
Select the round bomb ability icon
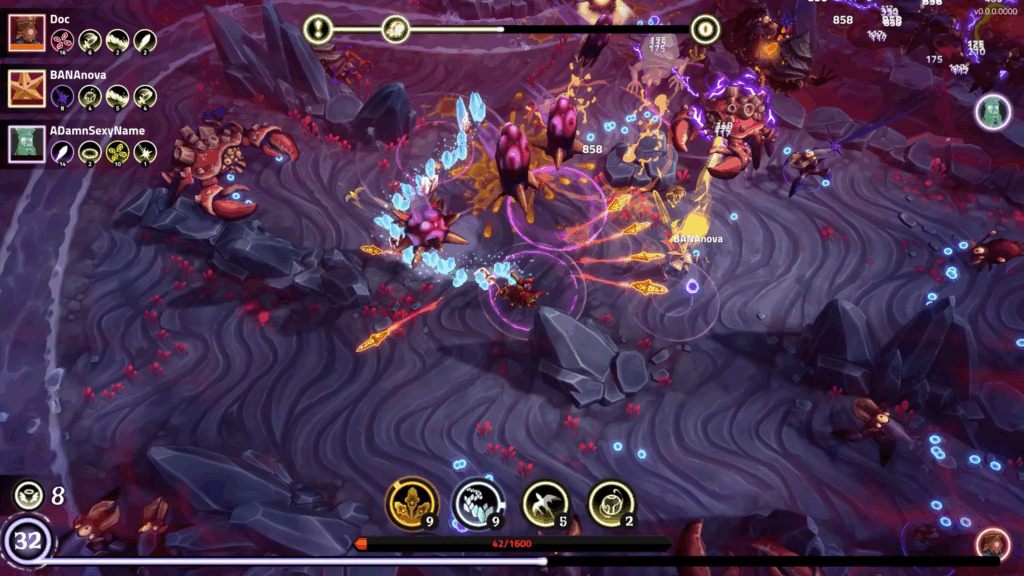pyautogui.click(x=612, y=502)
